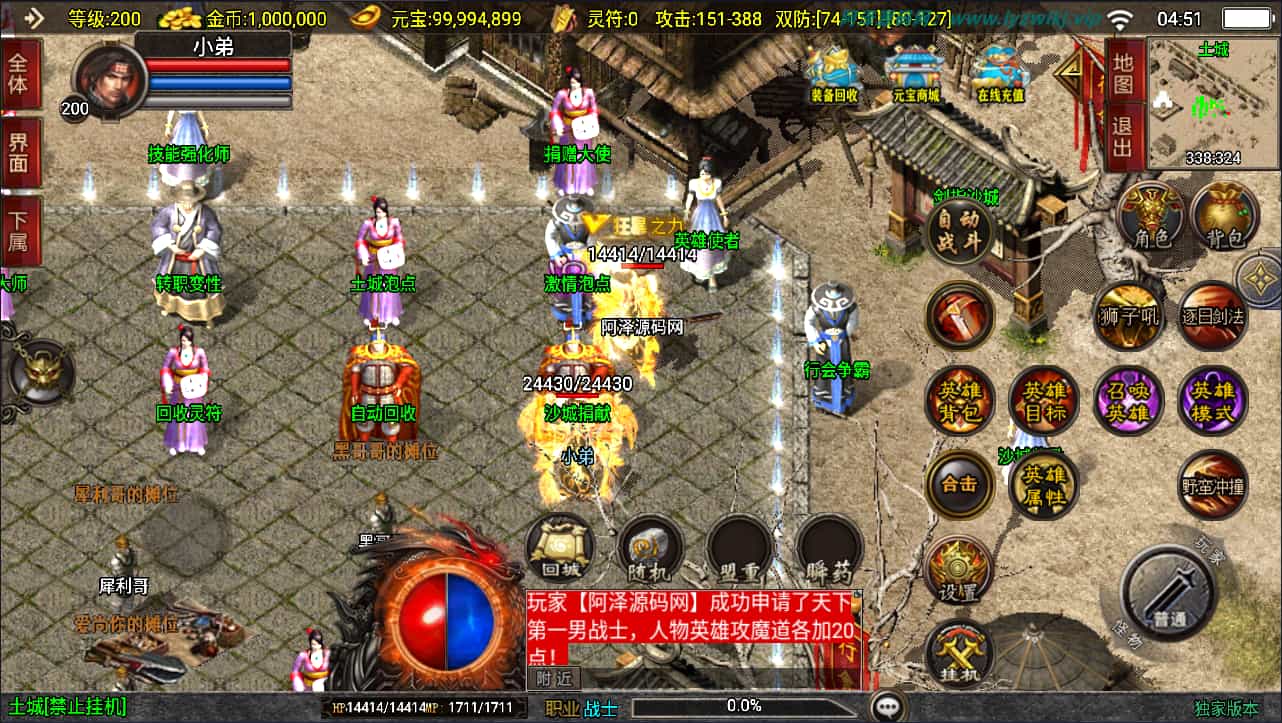Activate the 逐日剑法 skill
Viewport: 1282px width, 723px height.
point(1212,316)
